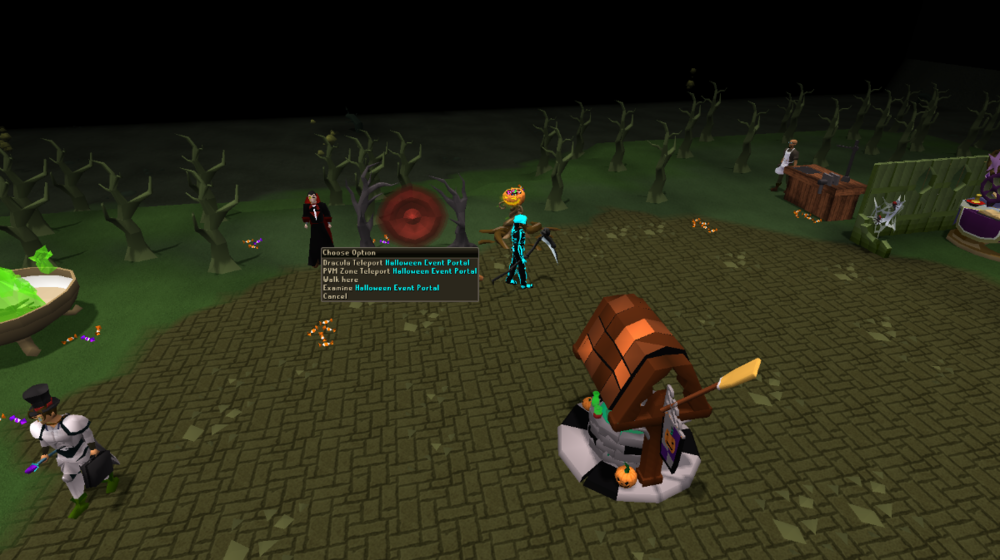
Task: Cancel the Choose Option menu
Action: 335,296
